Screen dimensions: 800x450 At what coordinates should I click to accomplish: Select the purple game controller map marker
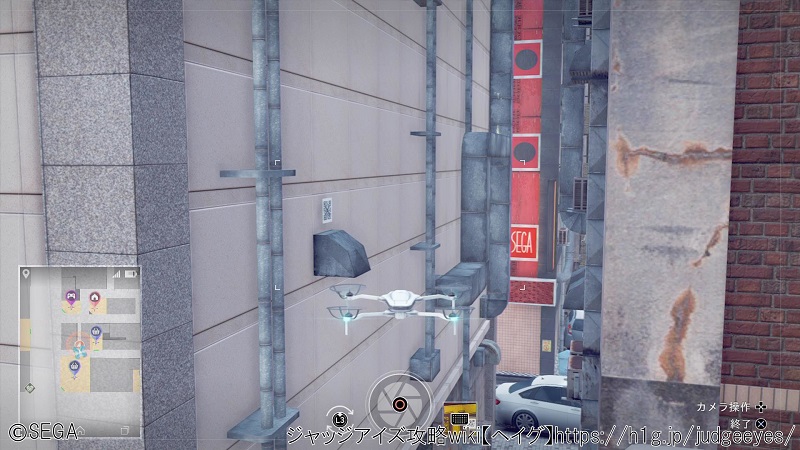70,297
